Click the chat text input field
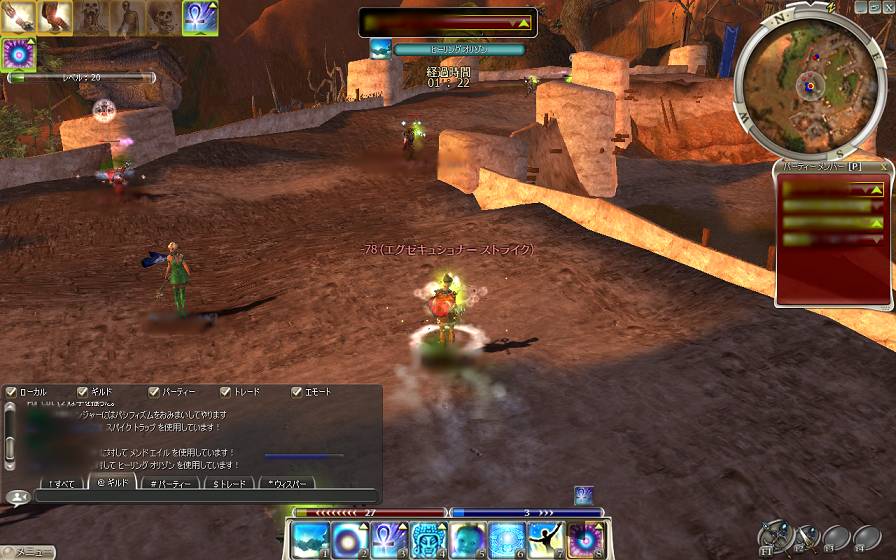This screenshot has height=560, width=896. [205, 497]
